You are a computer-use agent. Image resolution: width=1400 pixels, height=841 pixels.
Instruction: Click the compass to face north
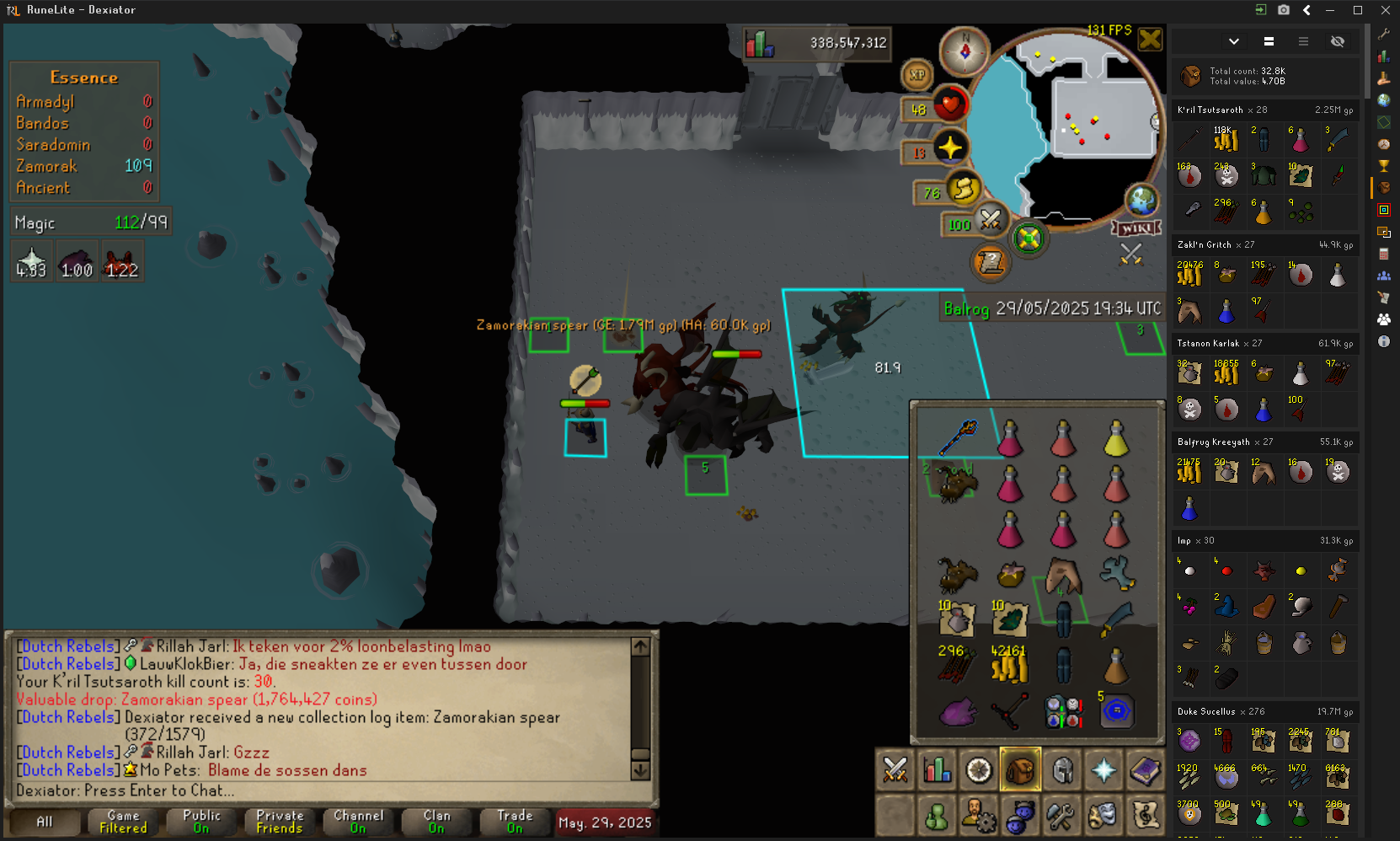click(x=965, y=51)
